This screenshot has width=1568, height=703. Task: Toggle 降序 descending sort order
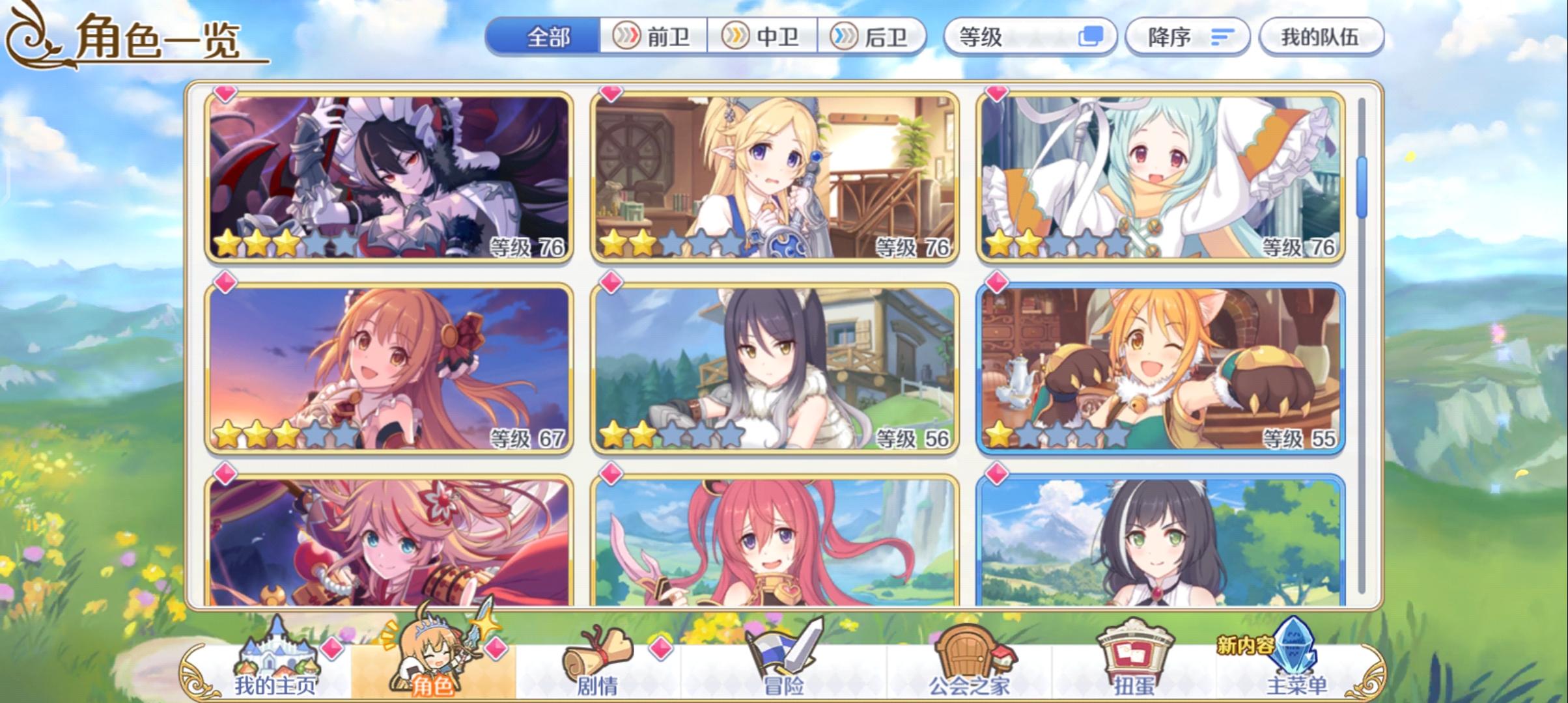click(x=1185, y=37)
